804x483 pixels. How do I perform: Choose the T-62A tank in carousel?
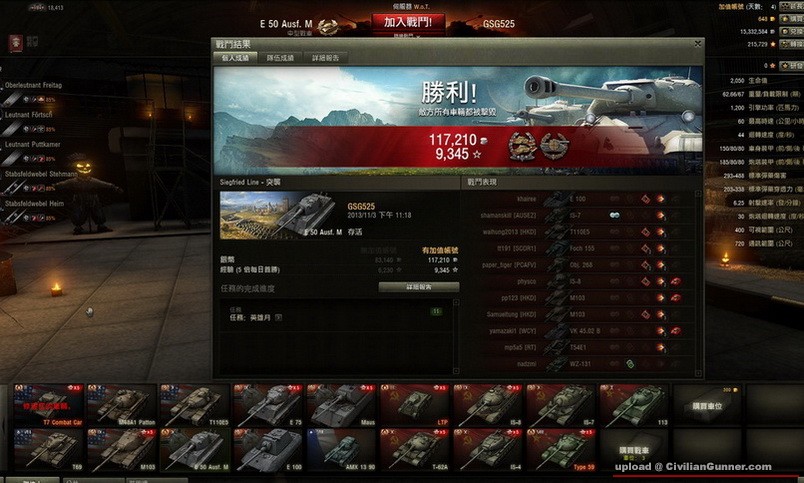tap(415, 449)
